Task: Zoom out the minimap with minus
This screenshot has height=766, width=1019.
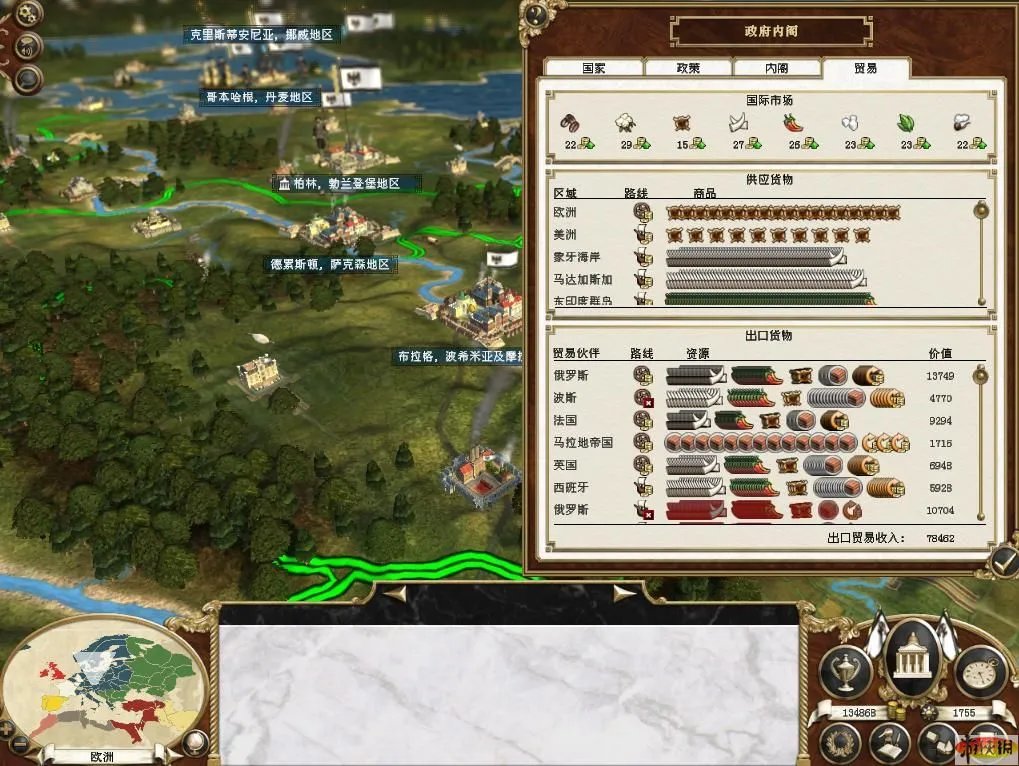Action: tap(20, 747)
